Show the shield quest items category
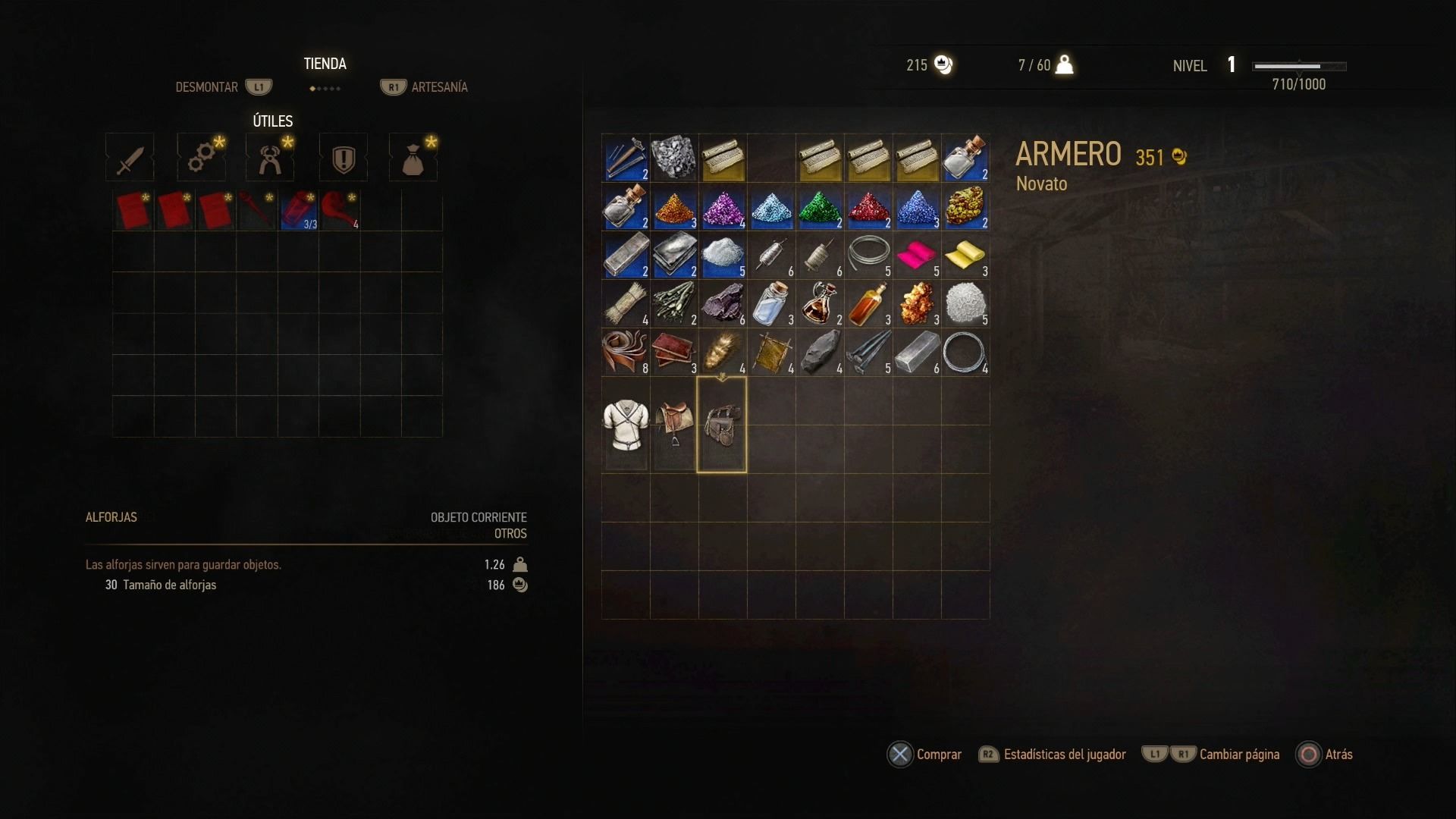 [x=344, y=158]
